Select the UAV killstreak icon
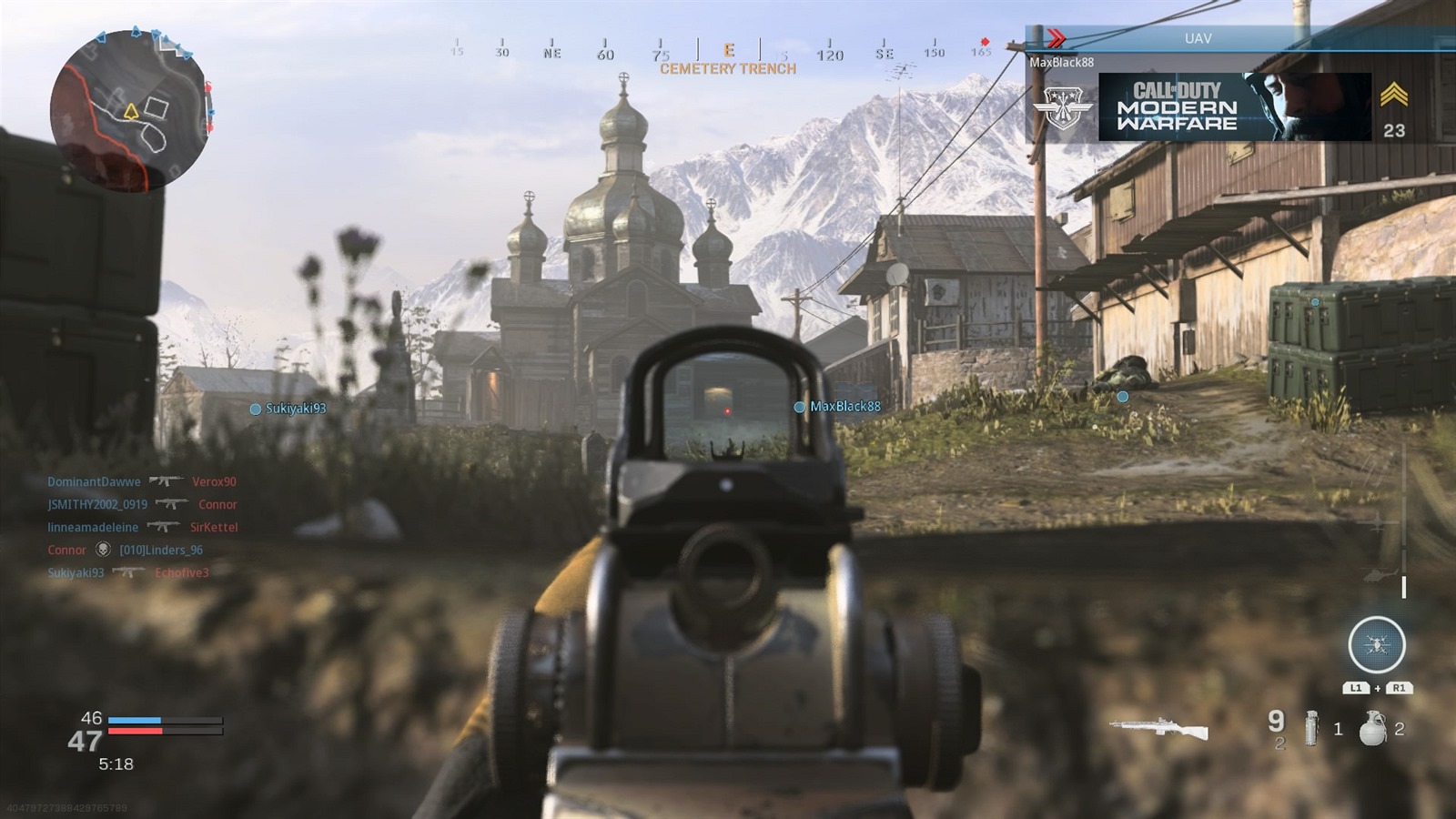The width and height of the screenshot is (1456, 819). pos(1376,645)
